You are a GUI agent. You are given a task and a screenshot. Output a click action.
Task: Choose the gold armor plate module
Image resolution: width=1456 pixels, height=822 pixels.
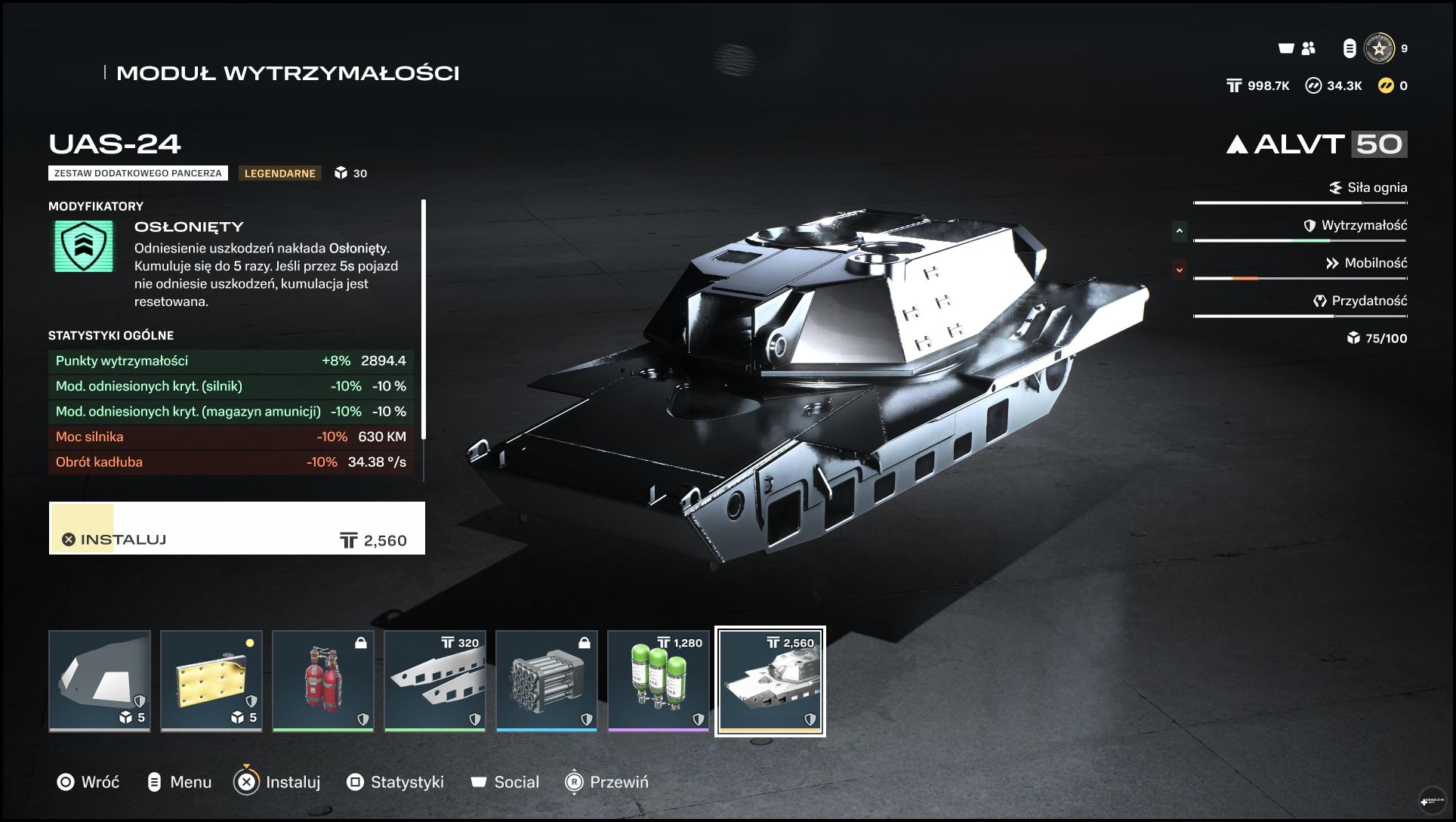(x=211, y=681)
